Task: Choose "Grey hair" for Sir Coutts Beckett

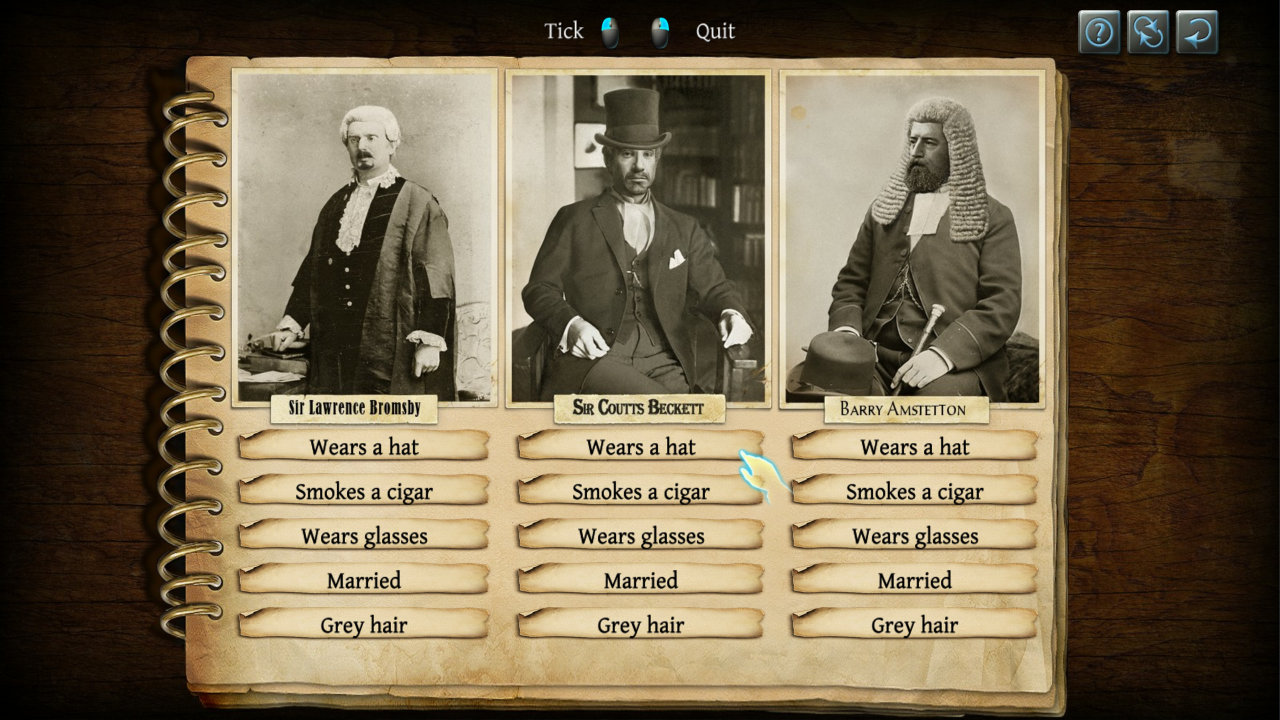Action: (640, 625)
